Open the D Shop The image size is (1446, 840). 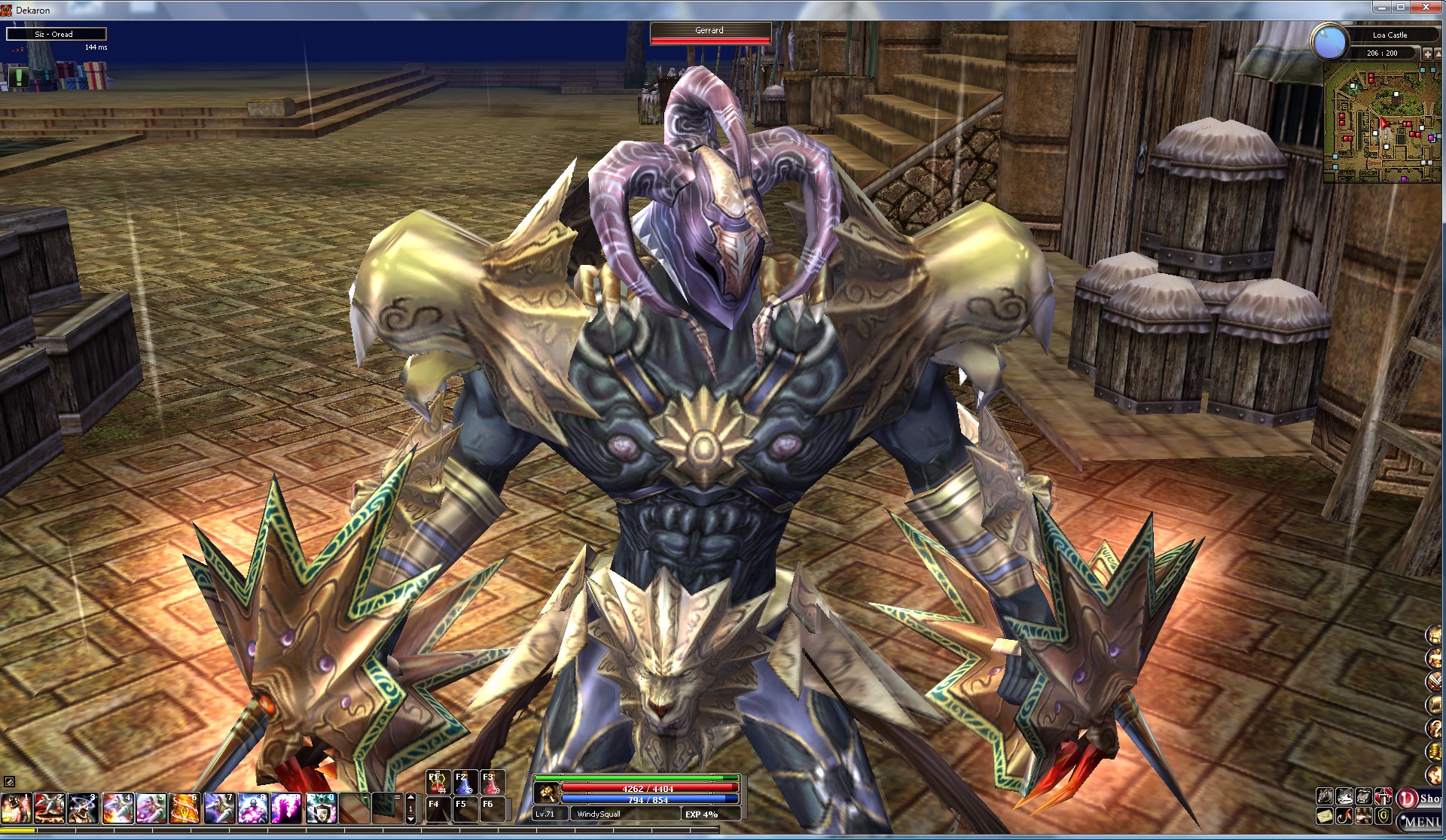click(x=1419, y=799)
